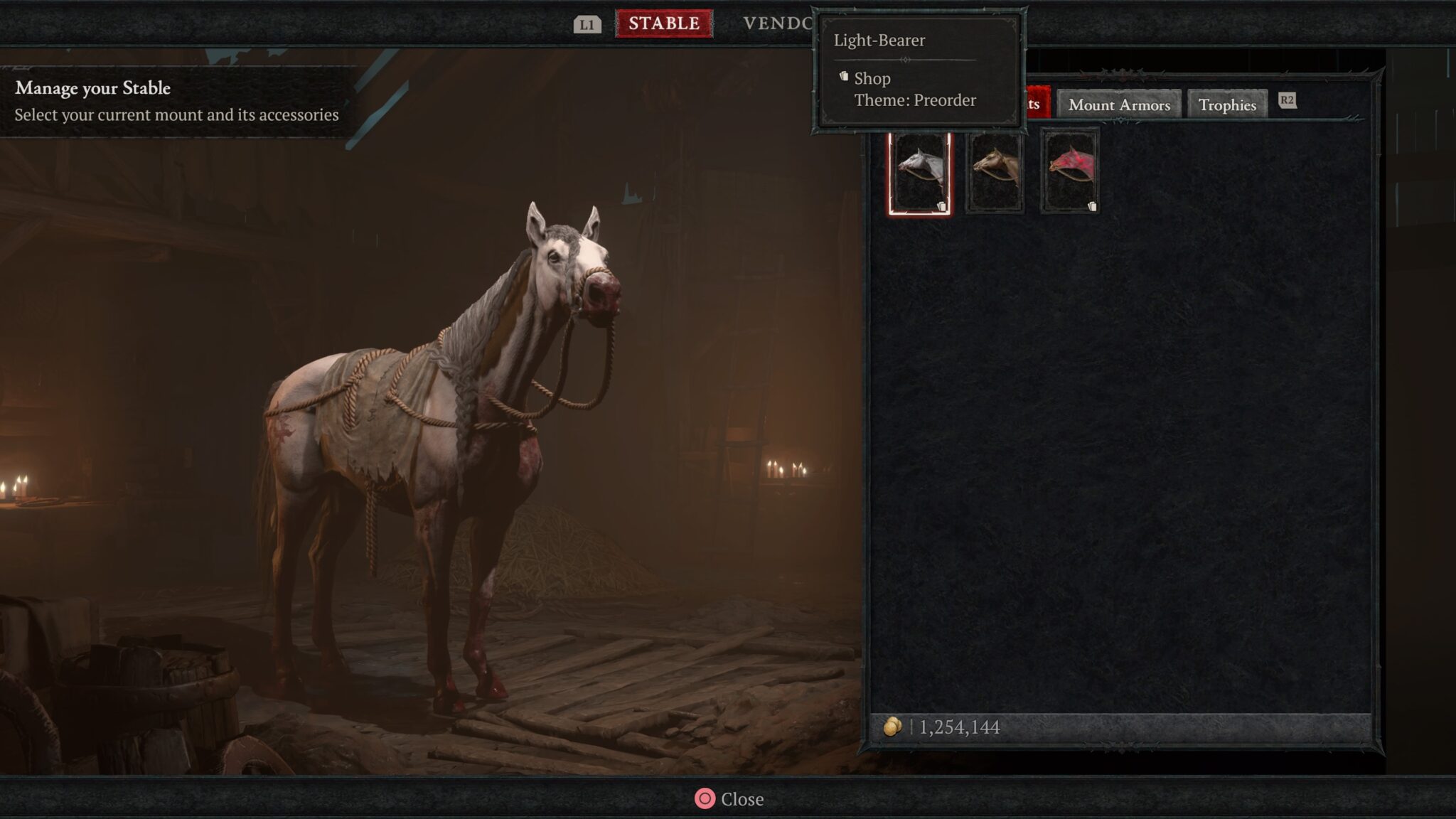Screen dimensions: 1456x819
Task: Select the white Light-Bearer mount thumbnail
Action: click(x=921, y=171)
